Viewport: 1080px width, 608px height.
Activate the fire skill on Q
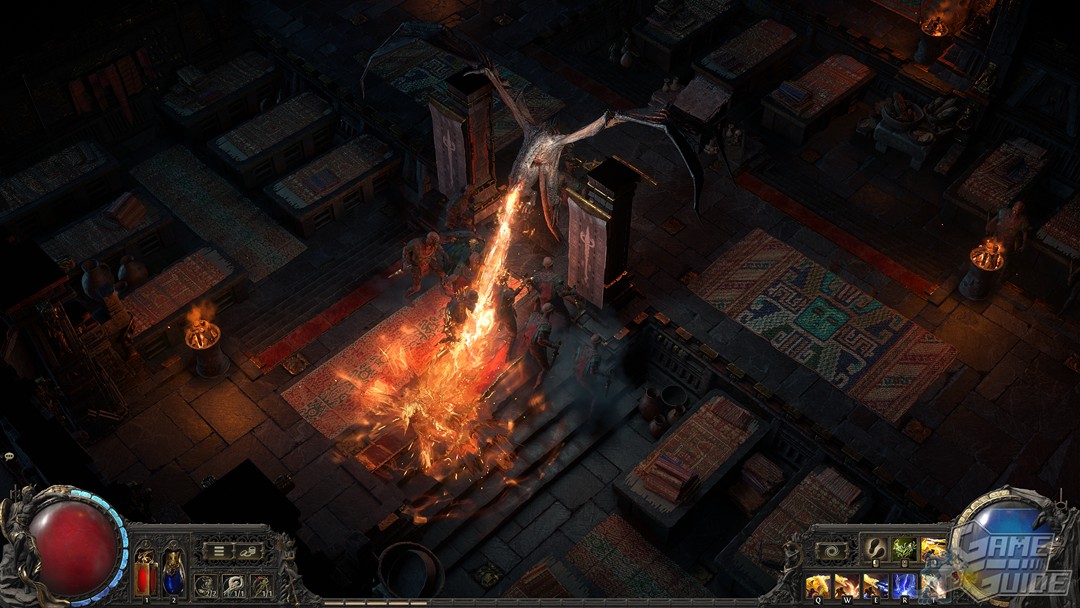click(x=817, y=585)
